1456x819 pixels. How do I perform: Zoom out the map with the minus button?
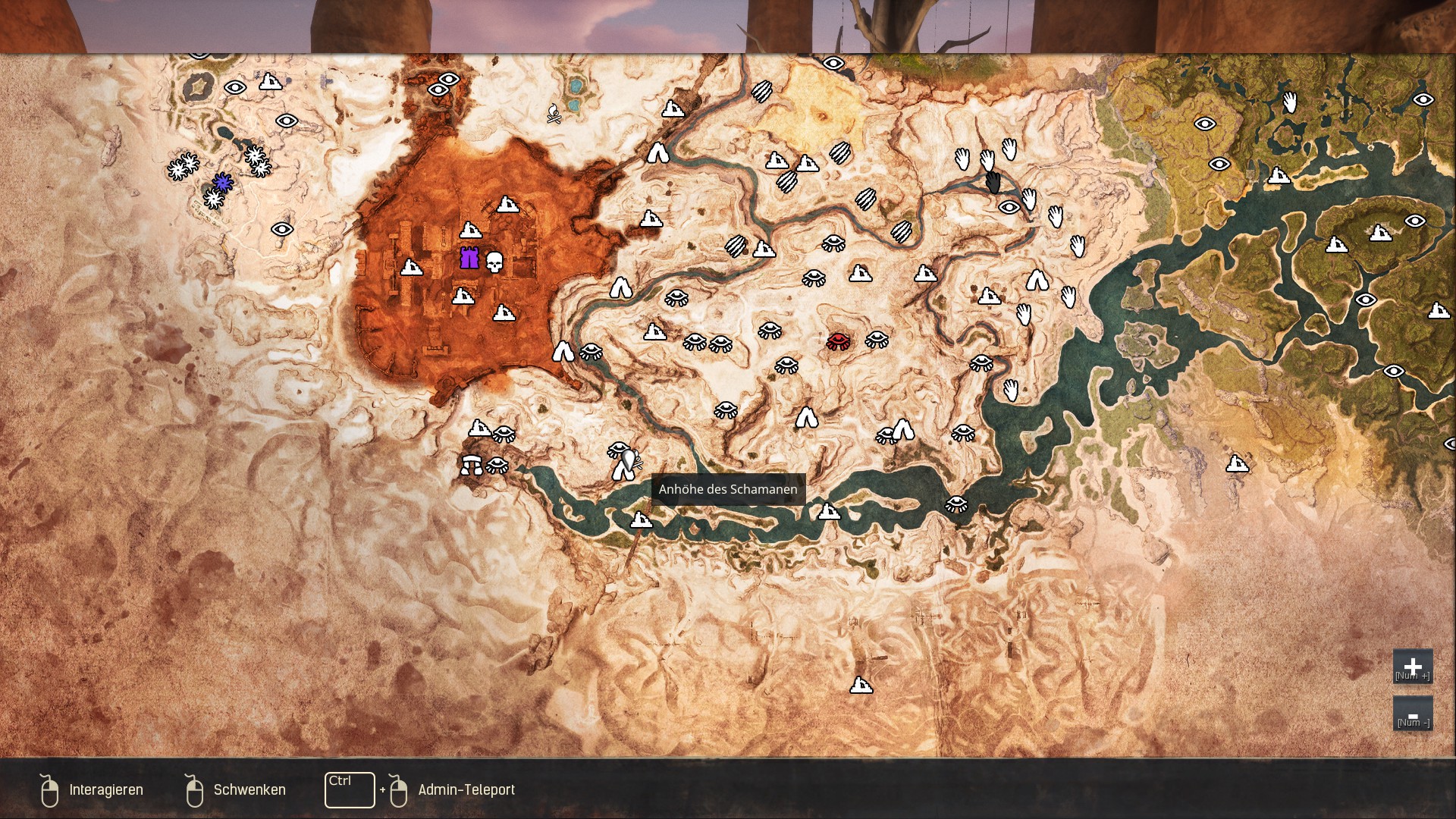pyautogui.click(x=1412, y=714)
